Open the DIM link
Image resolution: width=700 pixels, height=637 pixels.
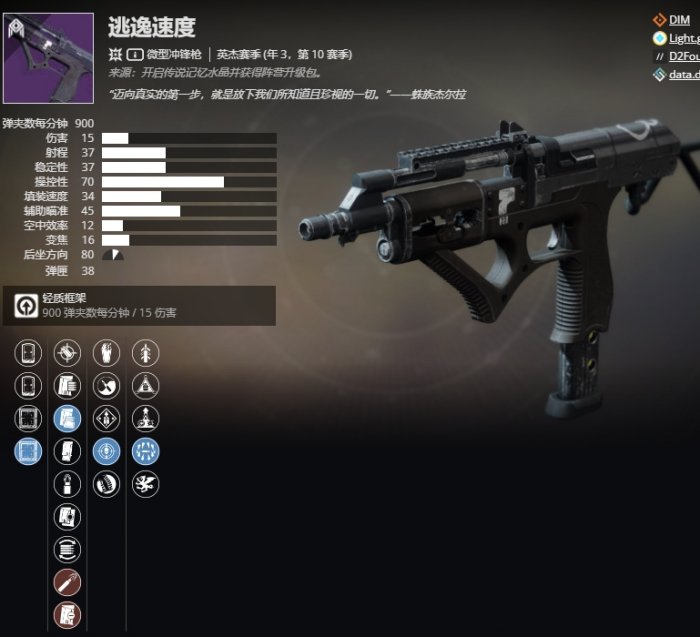pos(679,20)
